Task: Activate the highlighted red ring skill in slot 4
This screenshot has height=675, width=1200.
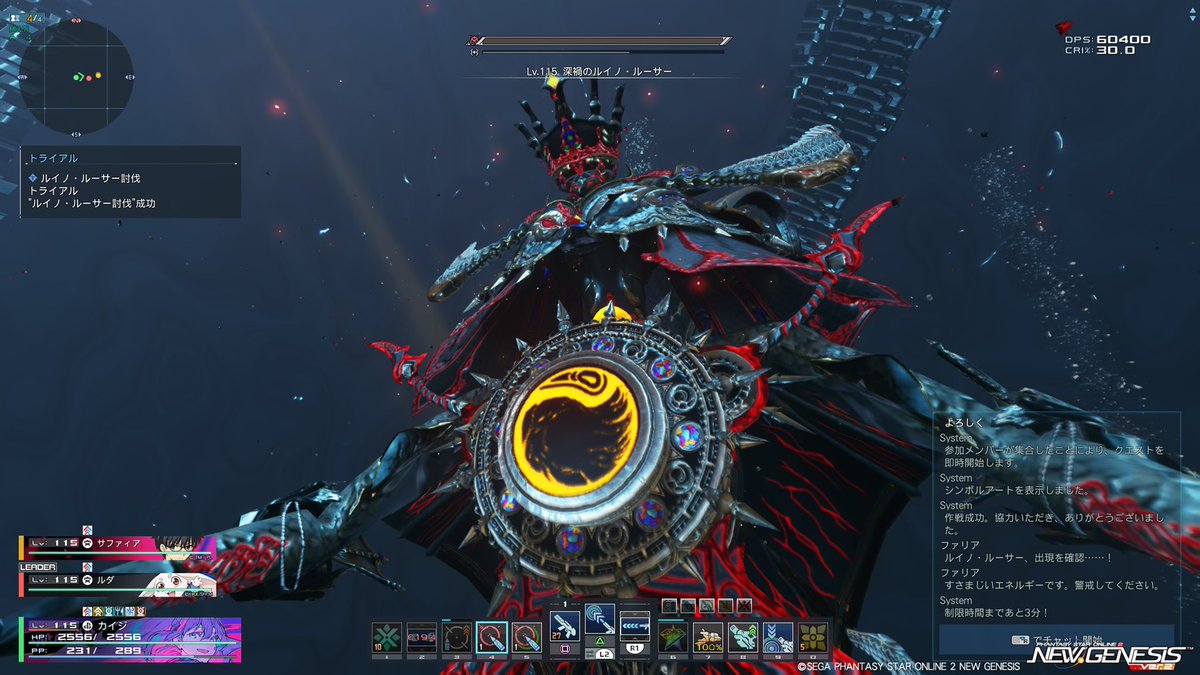Action: click(492, 638)
